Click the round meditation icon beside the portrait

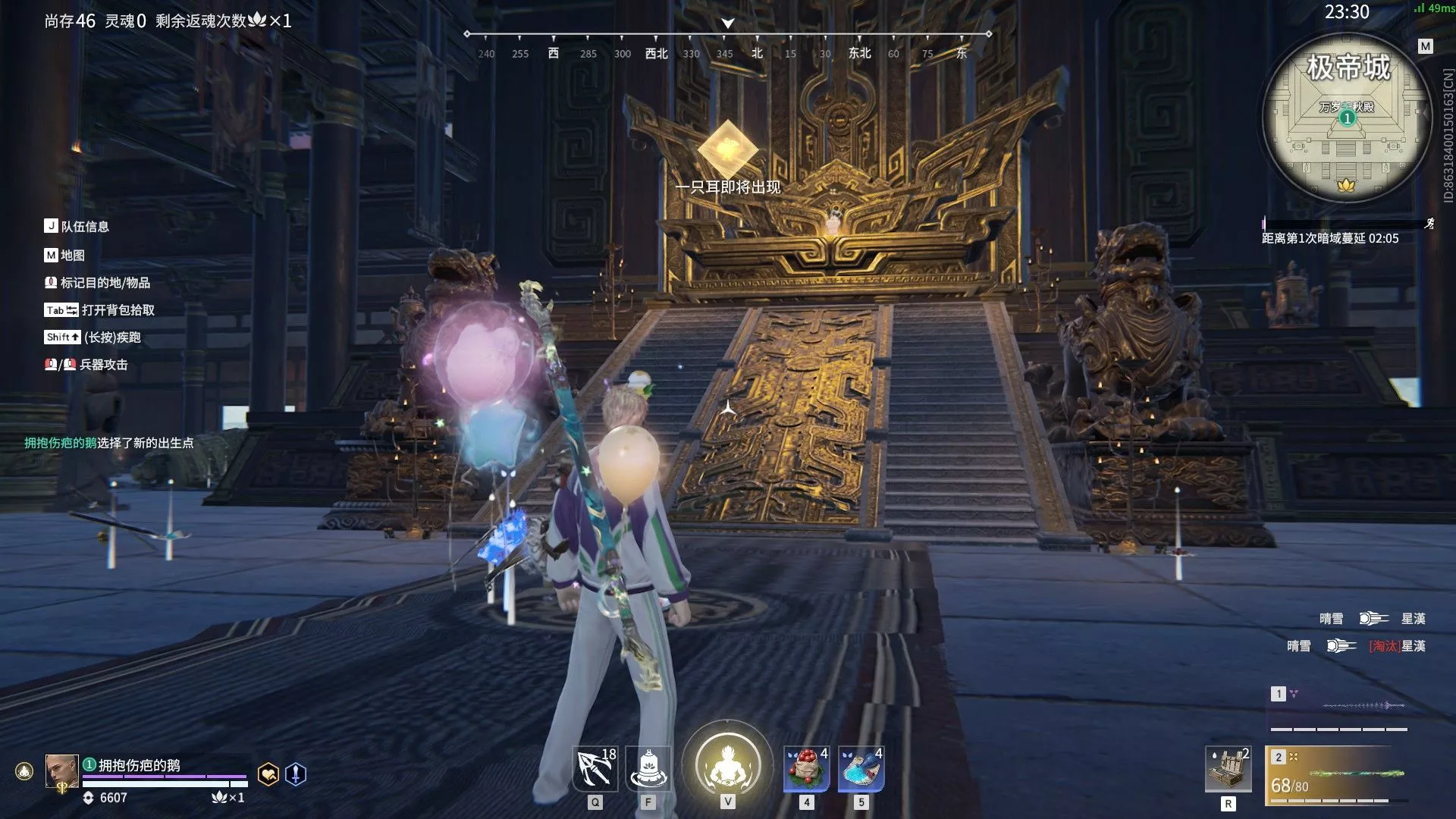24,772
